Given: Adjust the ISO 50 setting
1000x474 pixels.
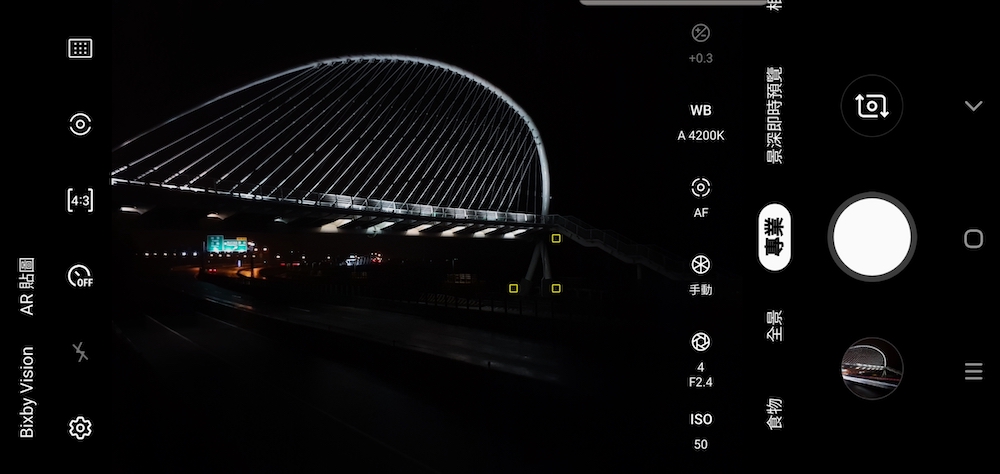Looking at the screenshot, I should (x=700, y=431).
